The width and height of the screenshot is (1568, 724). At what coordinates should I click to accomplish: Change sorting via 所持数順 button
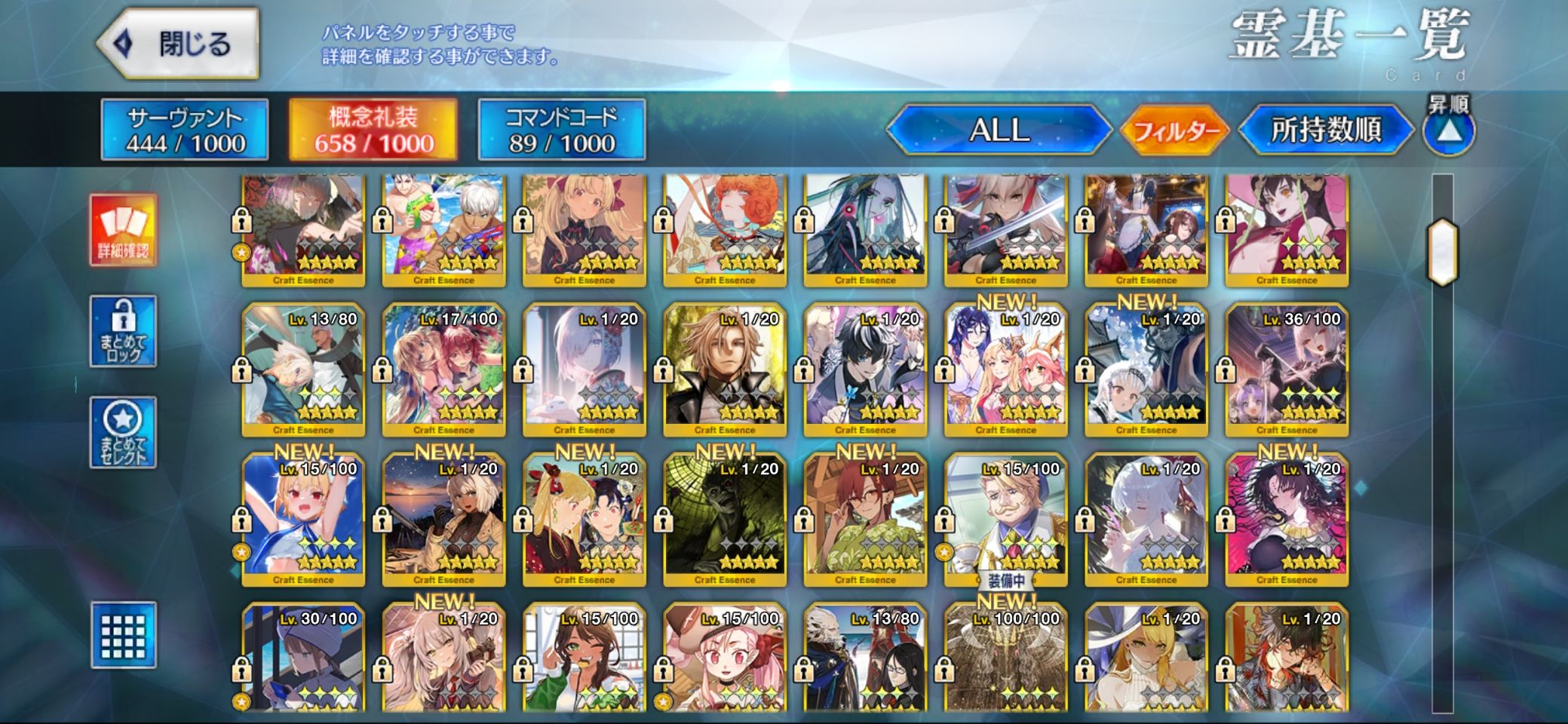[x=1326, y=130]
